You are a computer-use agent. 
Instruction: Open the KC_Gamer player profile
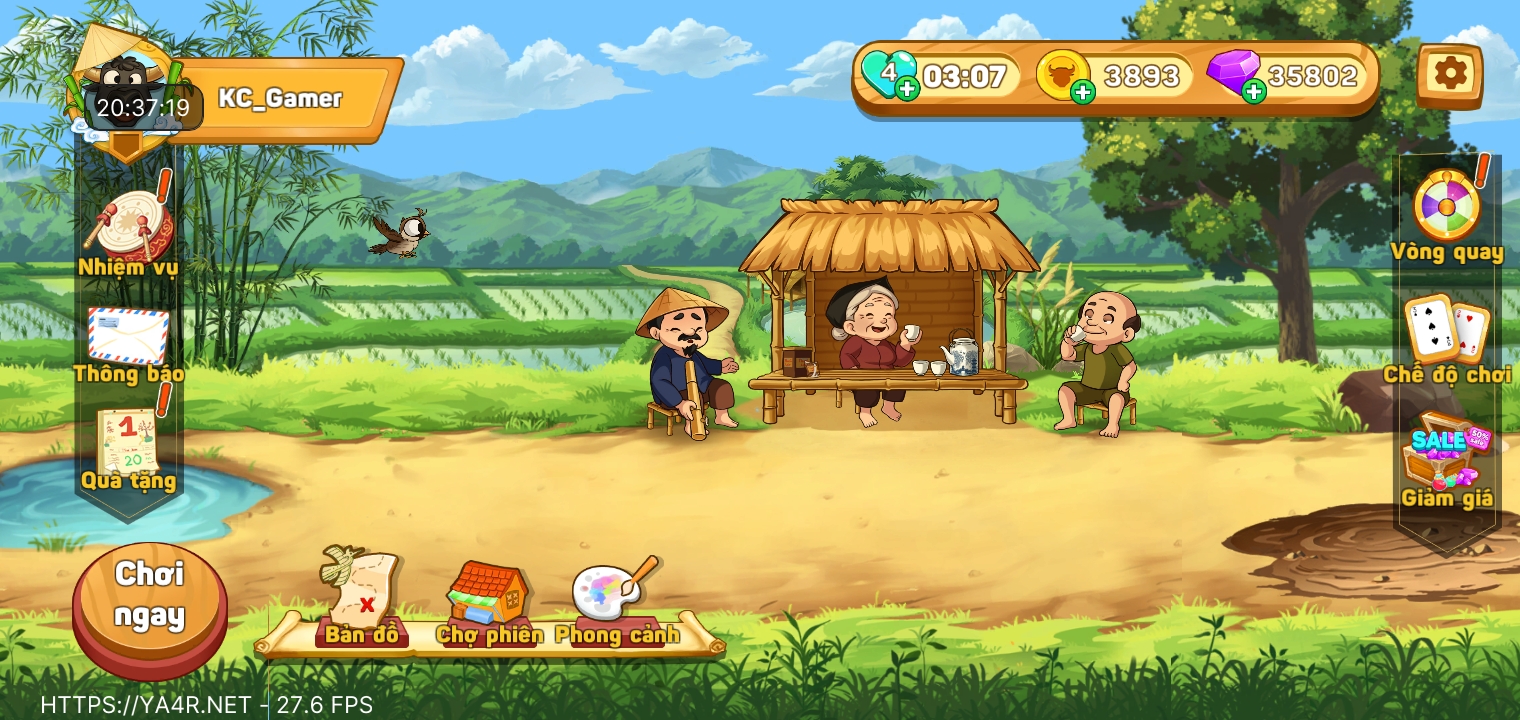(280, 99)
